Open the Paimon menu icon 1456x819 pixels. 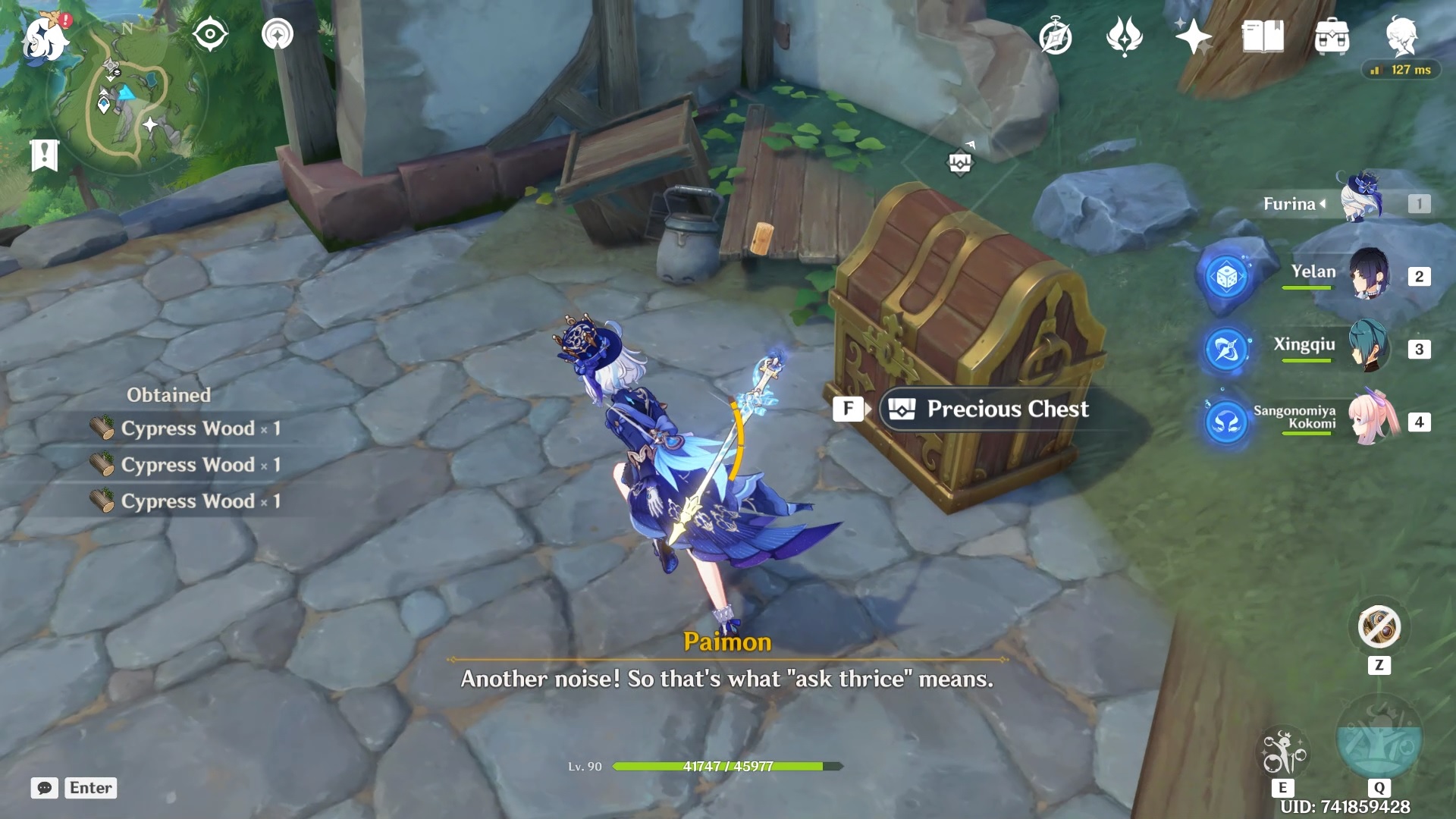(x=44, y=38)
